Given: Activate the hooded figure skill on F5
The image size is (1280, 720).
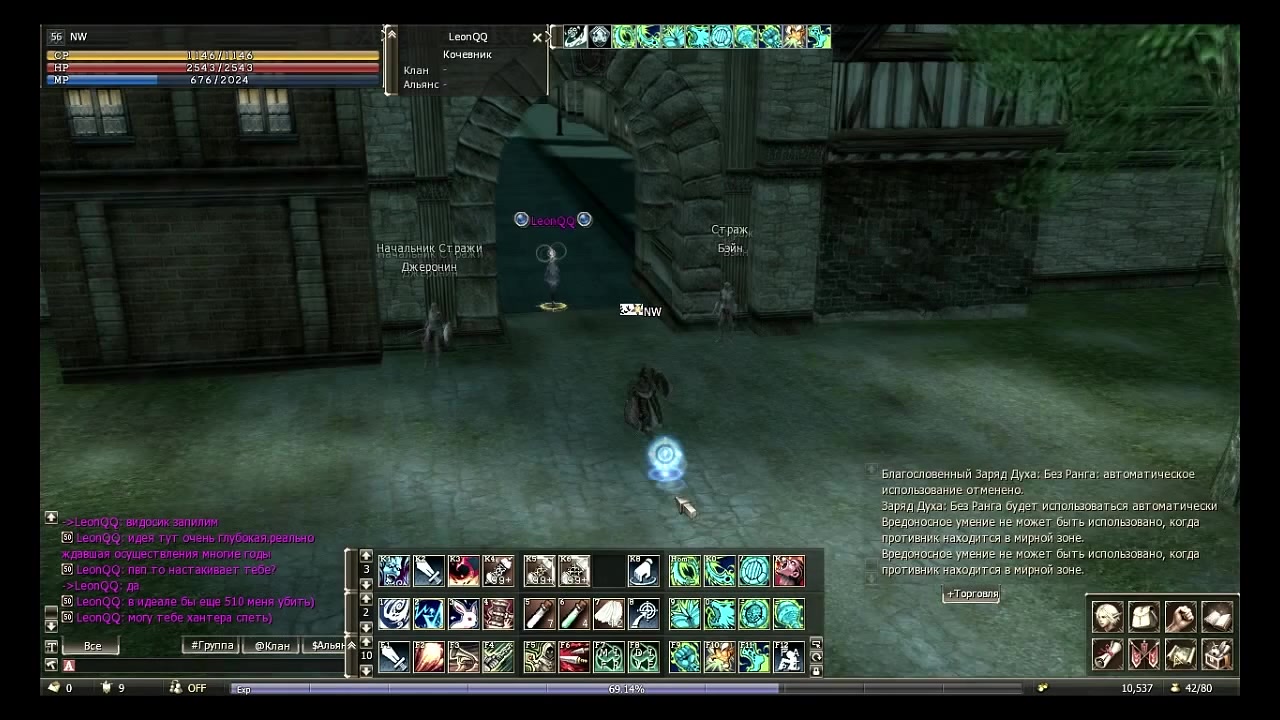Looking at the screenshot, I should (539, 657).
